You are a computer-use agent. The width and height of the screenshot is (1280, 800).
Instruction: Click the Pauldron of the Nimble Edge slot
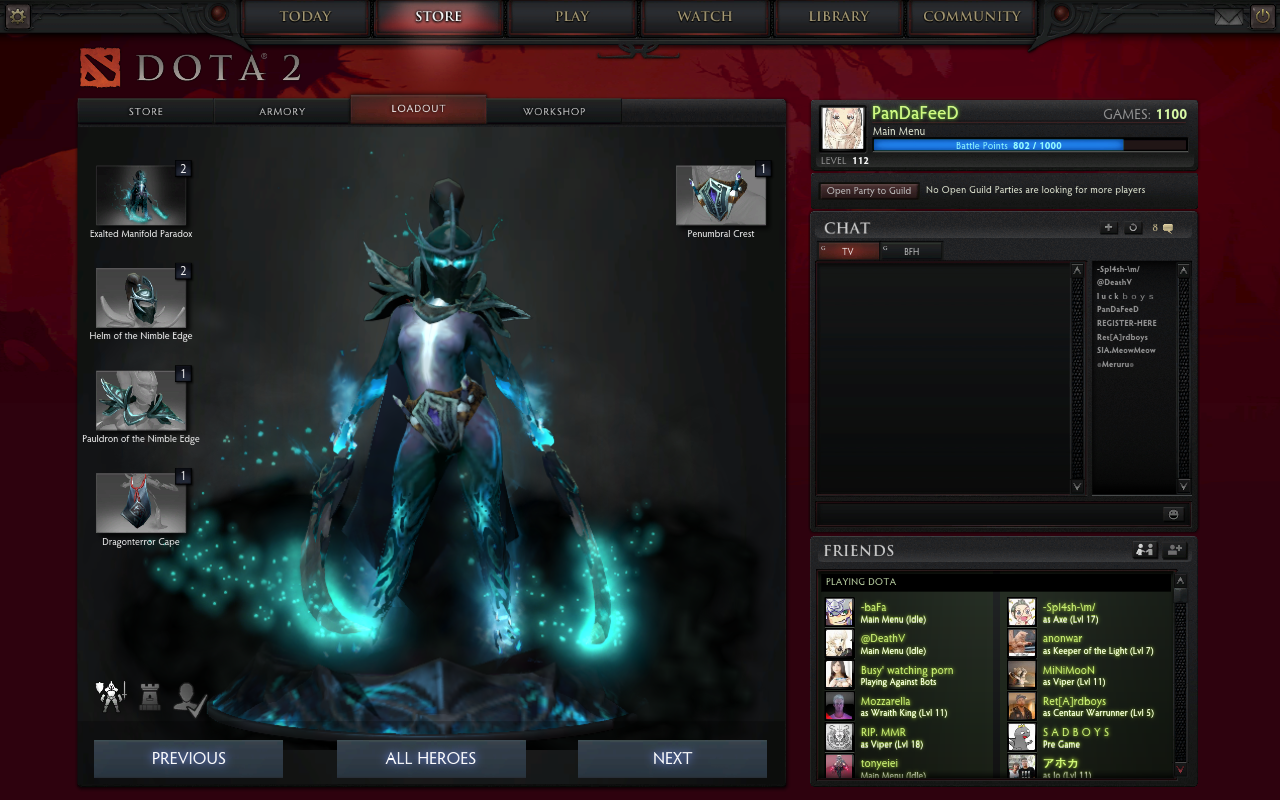141,401
